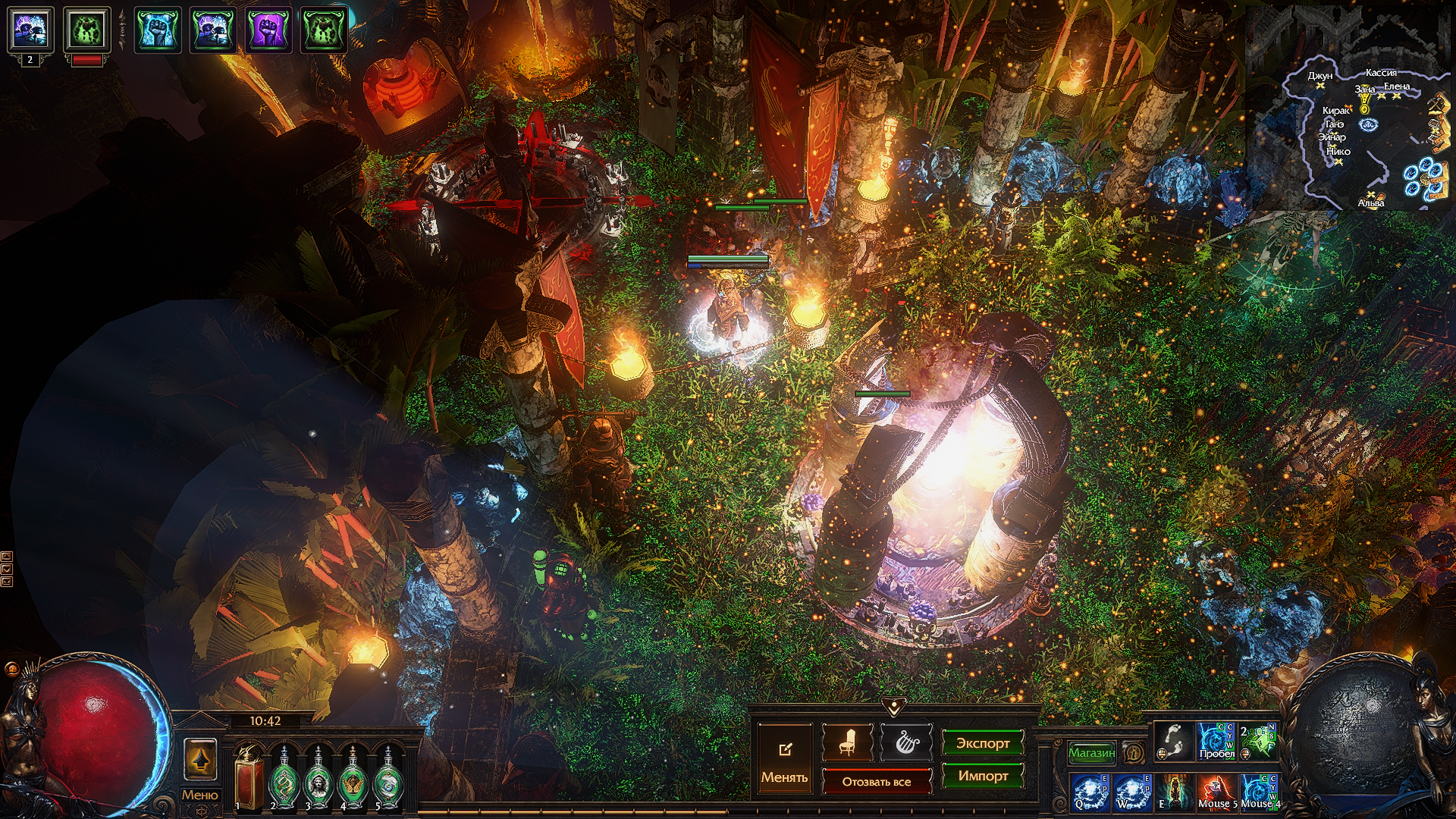
Task: Click the Экспорт button
Action: coord(982,743)
